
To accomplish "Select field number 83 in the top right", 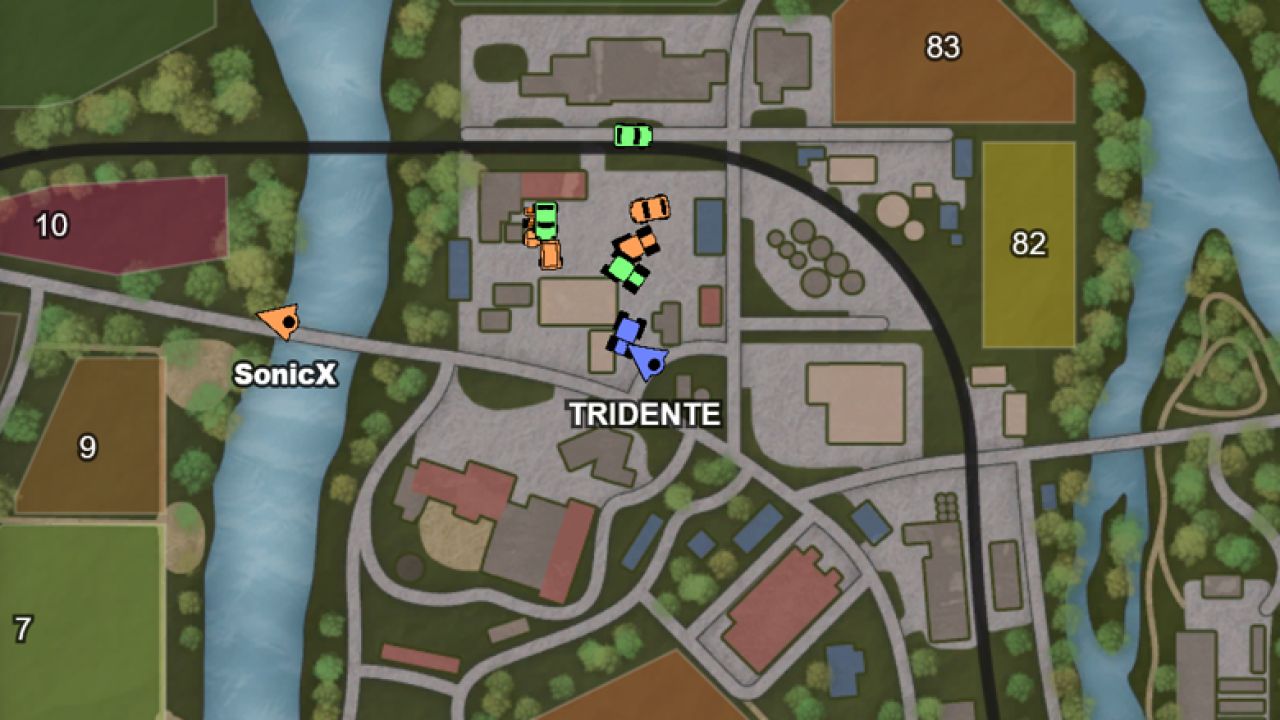I will [x=945, y=45].
